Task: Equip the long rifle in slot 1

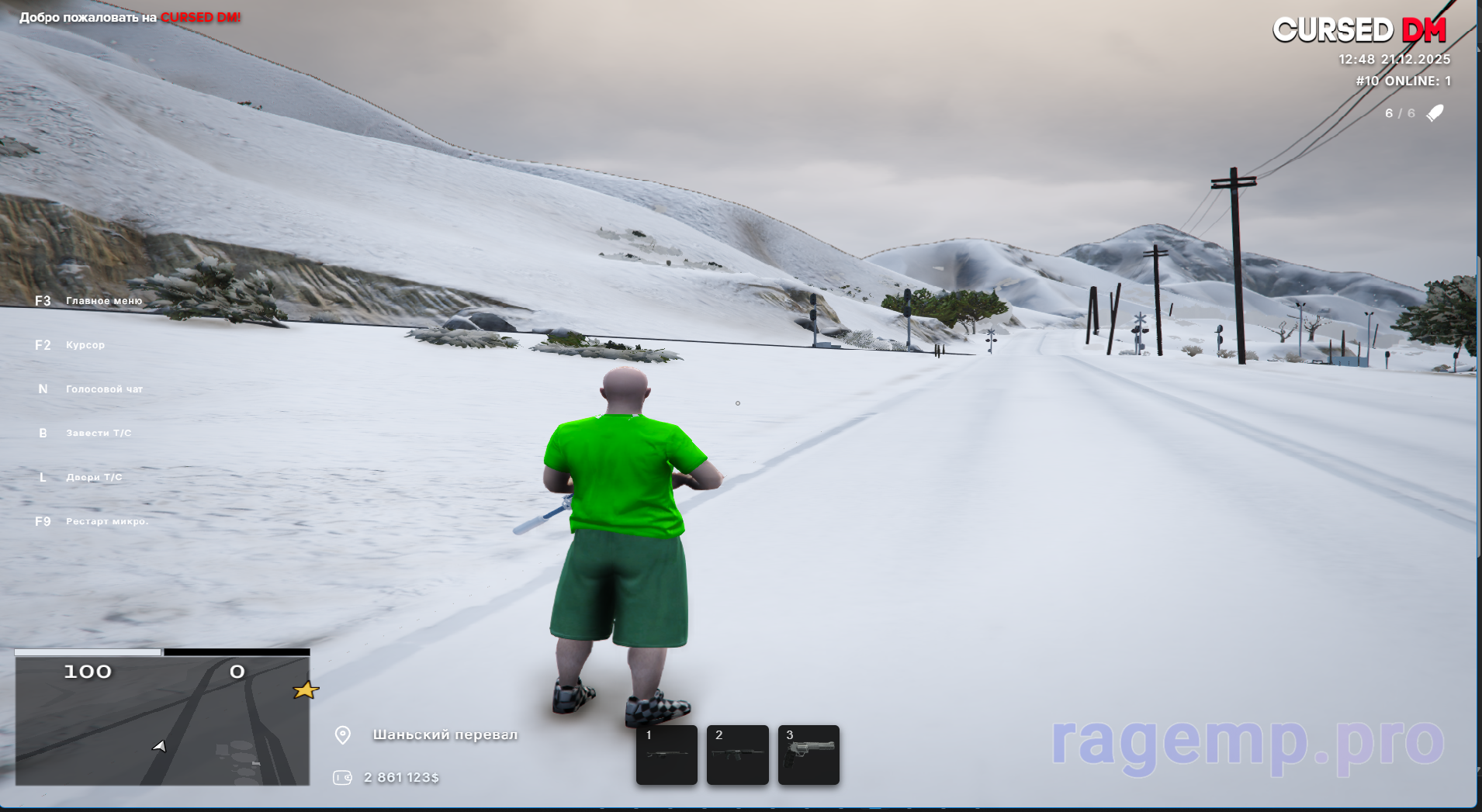Action: pos(667,755)
